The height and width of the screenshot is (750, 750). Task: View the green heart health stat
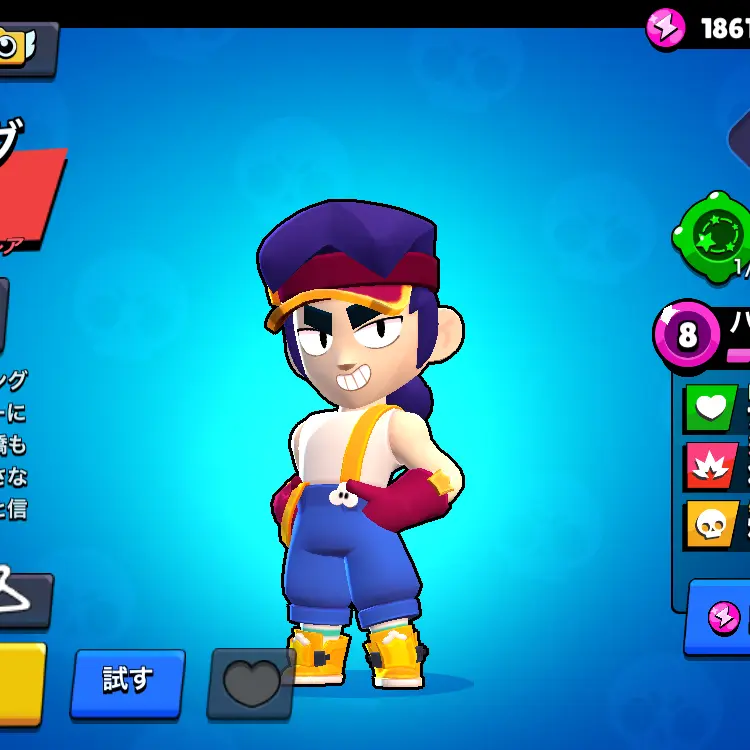pos(710,407)
